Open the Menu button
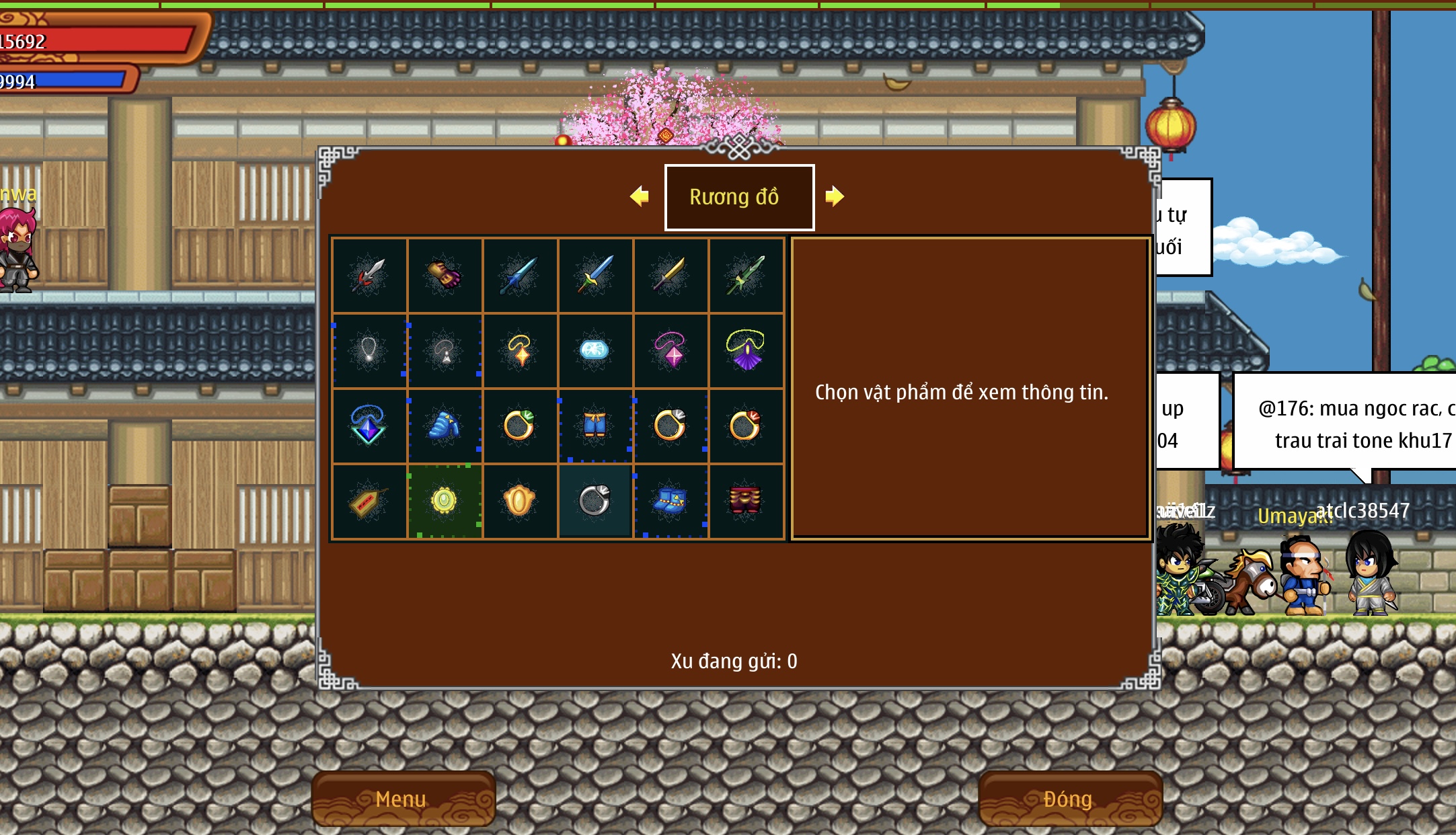Viewport: 1456px width, 835px height. click(x=402, y=799)
